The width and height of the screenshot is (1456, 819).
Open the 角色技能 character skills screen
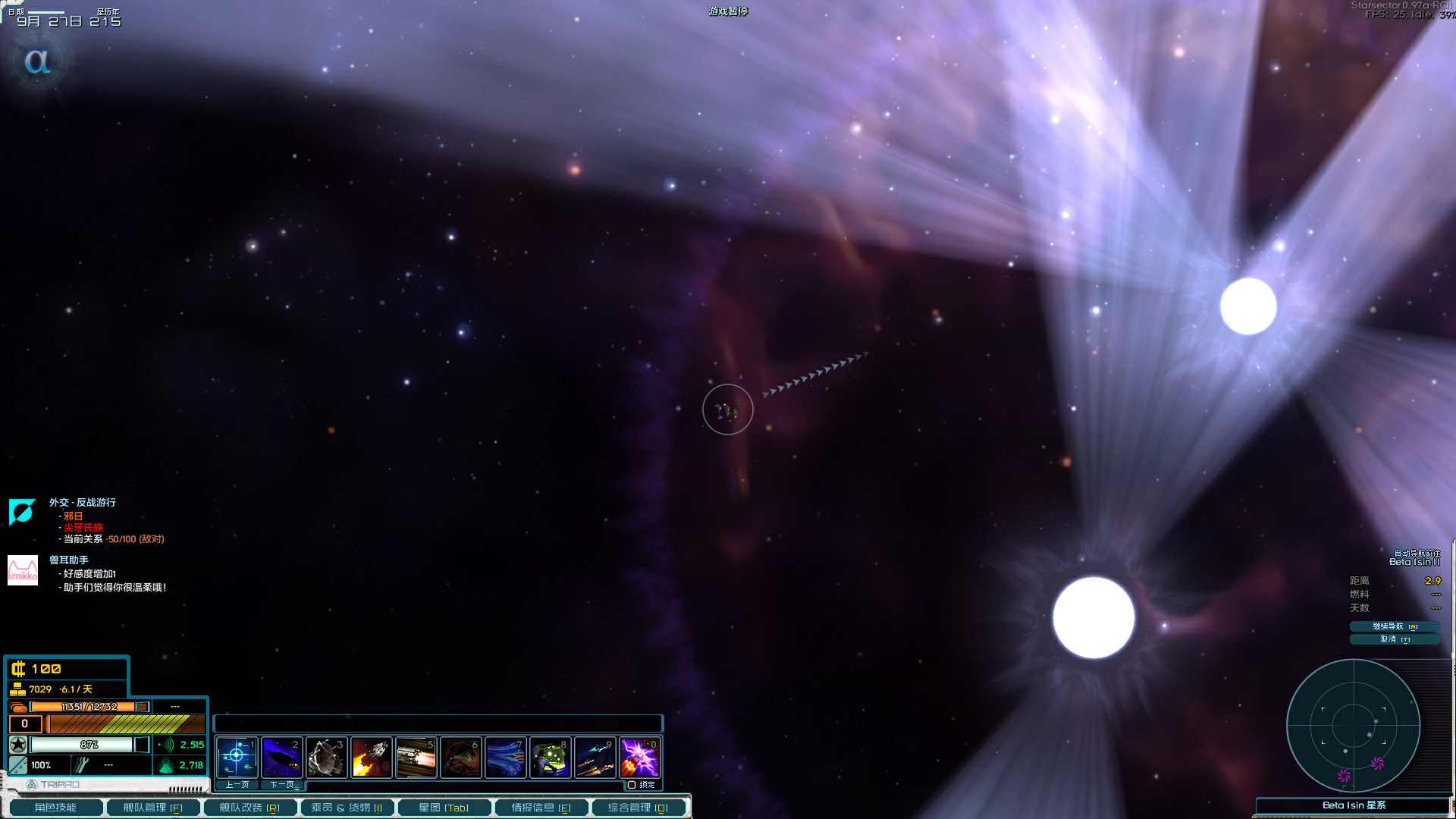click(55, 808)
